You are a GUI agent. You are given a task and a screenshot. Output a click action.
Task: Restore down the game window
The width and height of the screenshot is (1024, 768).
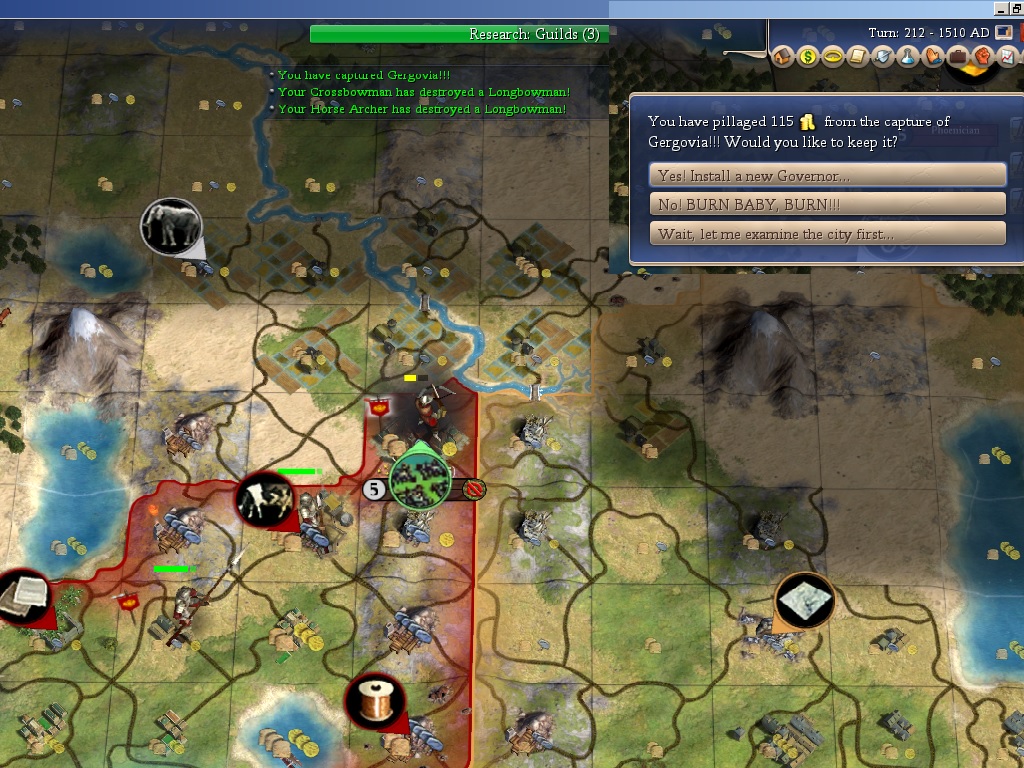[1016, 8]
